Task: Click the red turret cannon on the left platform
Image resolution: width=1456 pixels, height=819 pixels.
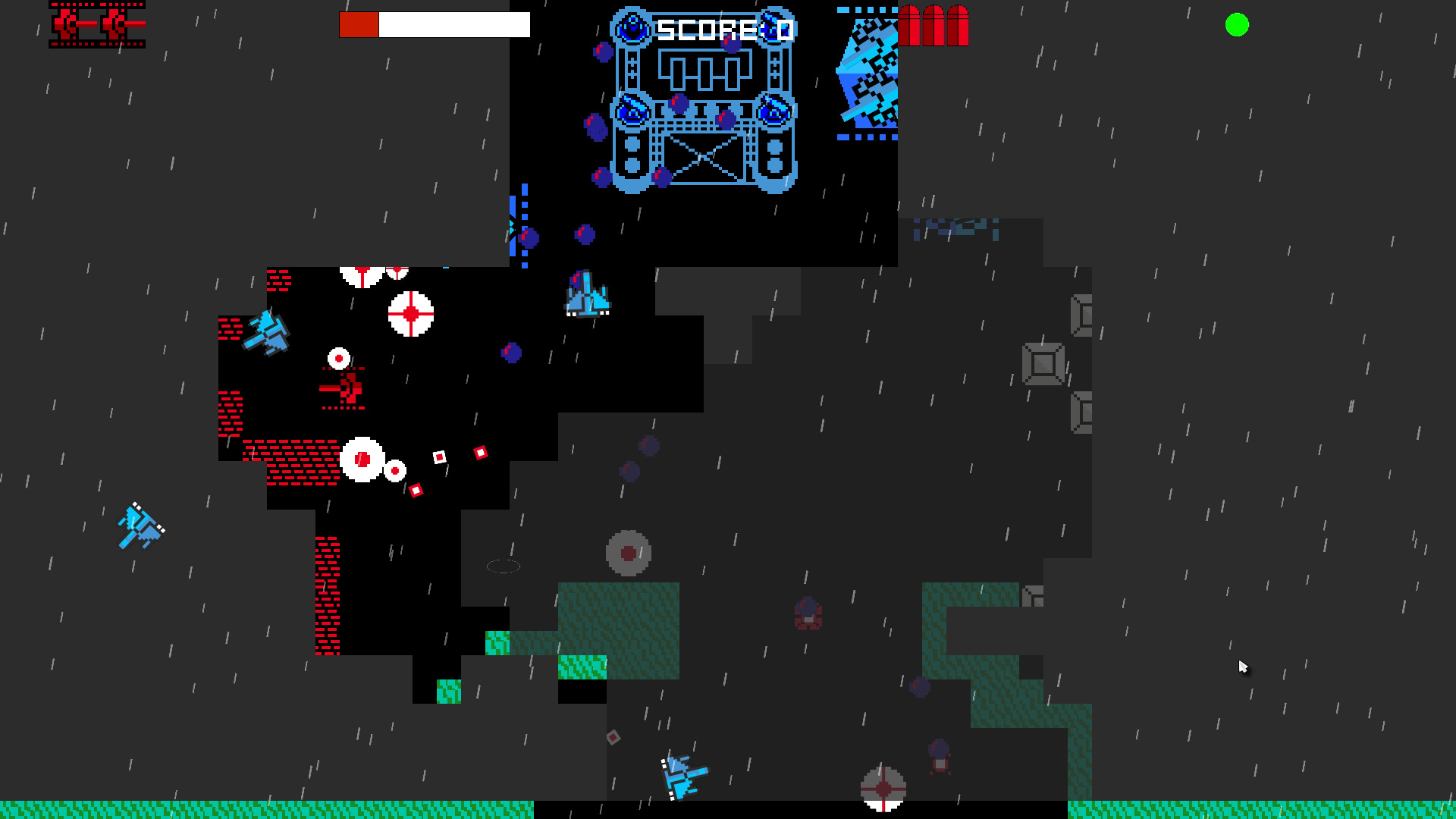Action: coord(343,389)
